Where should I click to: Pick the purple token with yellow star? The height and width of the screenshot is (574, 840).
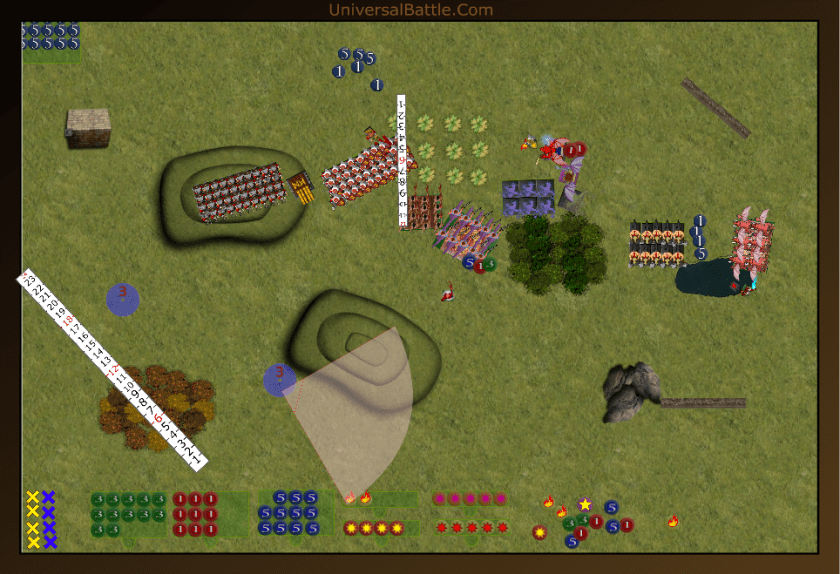(585, 505)
